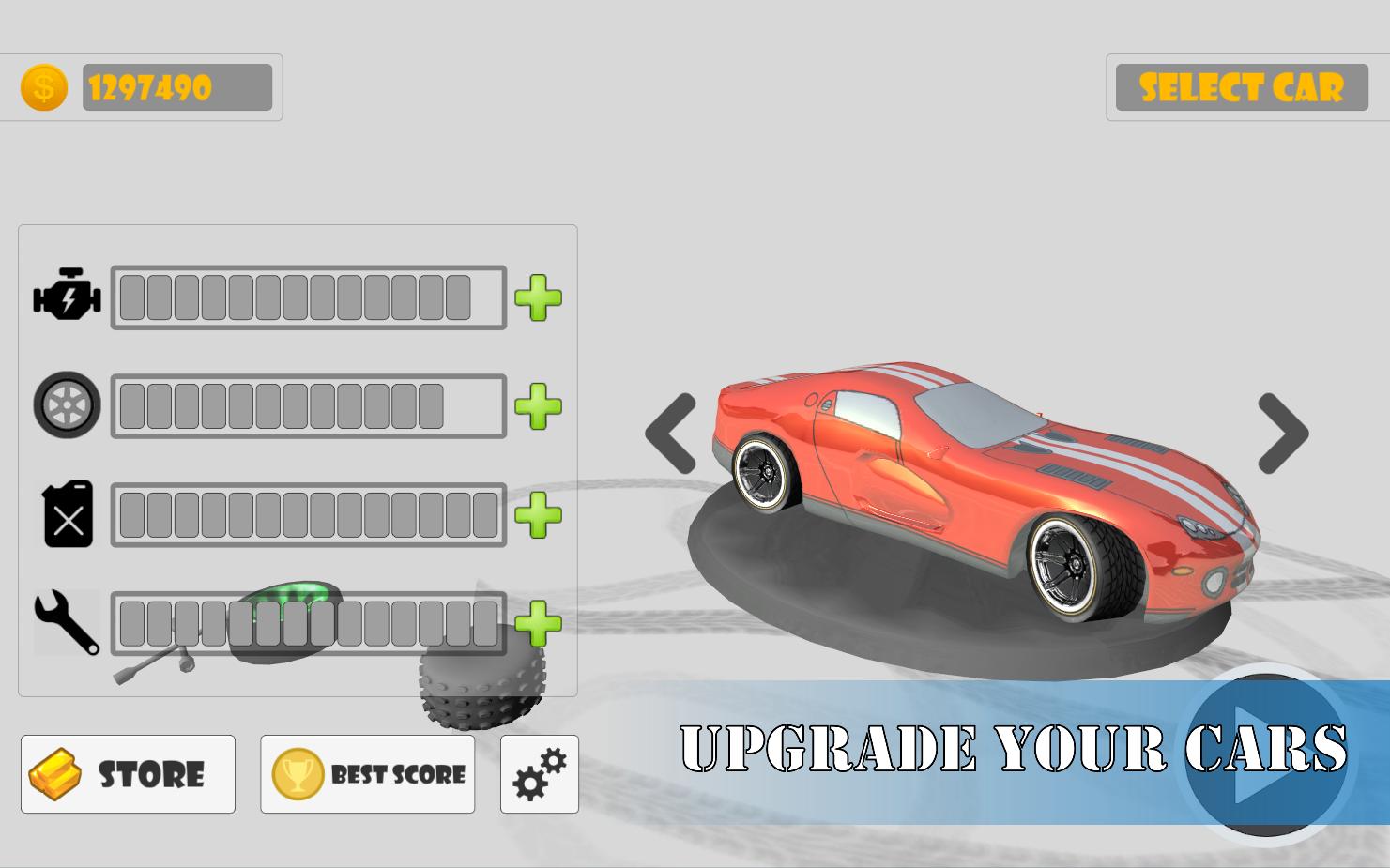1390x868 pixels.
Task: Select the fuel canister upgrade icon
Action: click(x=67, y=513)
